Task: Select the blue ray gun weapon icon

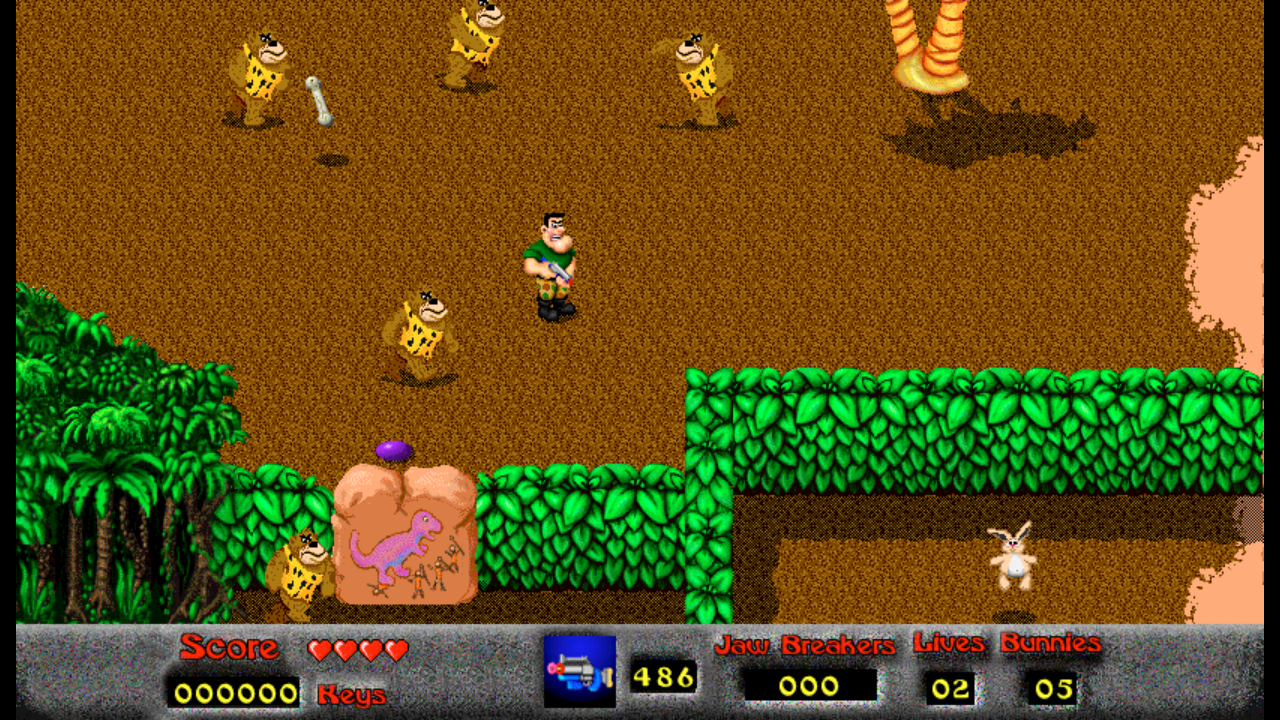Action: tap(580, 672)
